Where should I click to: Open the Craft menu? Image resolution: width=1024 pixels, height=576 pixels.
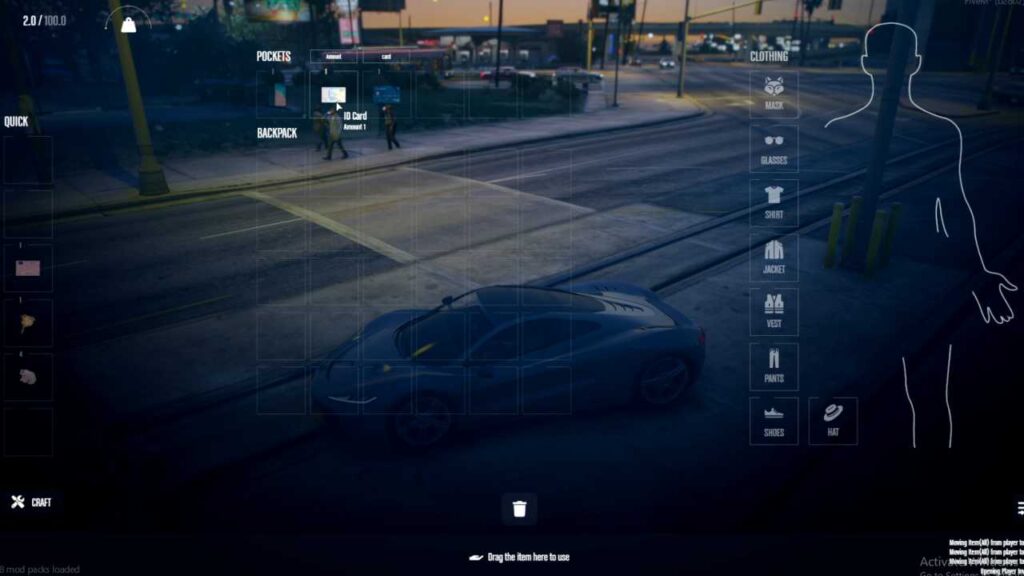31,502
